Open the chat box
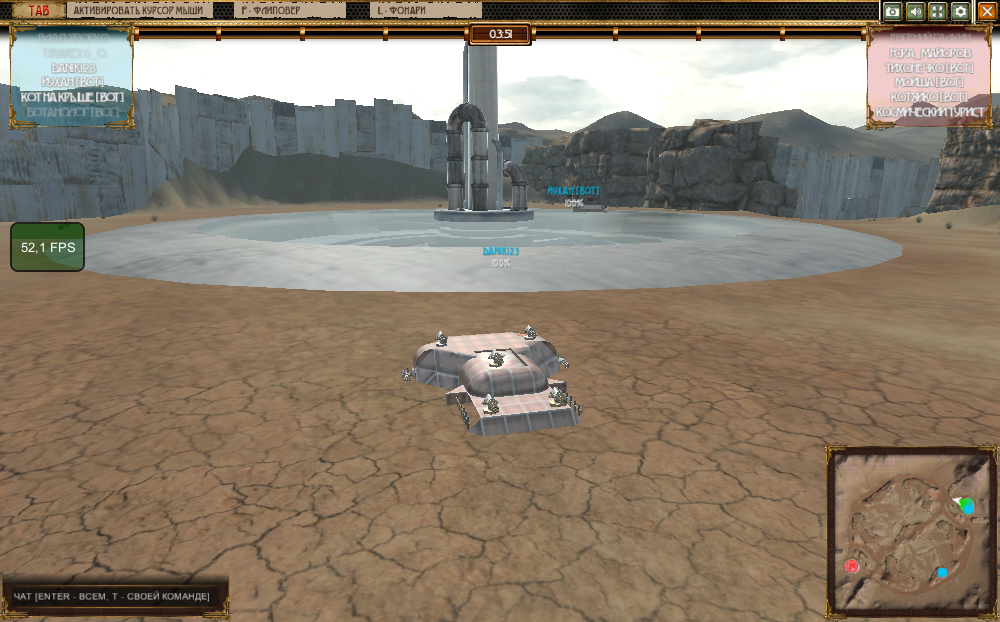 (113, 597)
